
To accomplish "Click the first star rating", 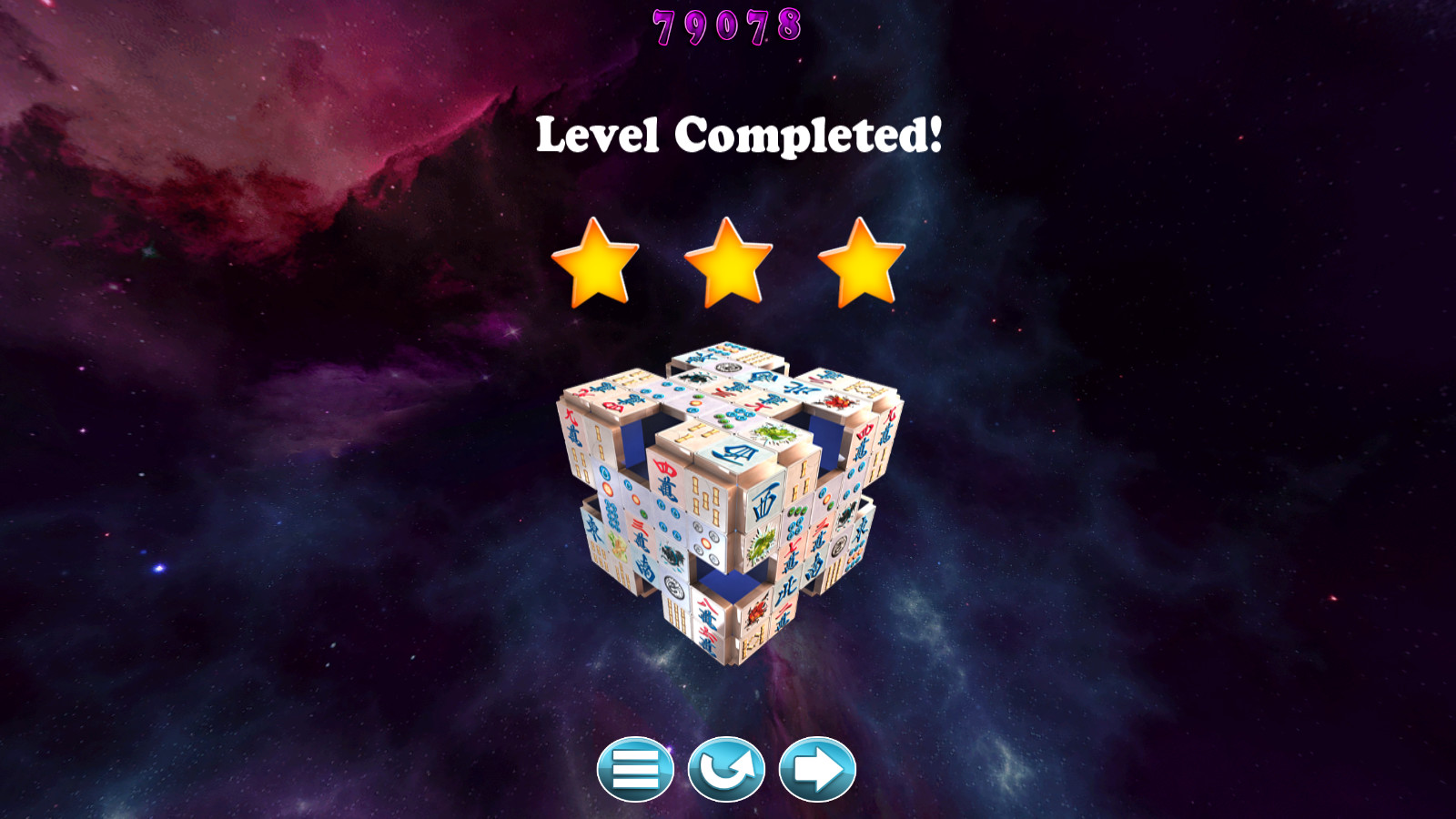I will (598, 264).
